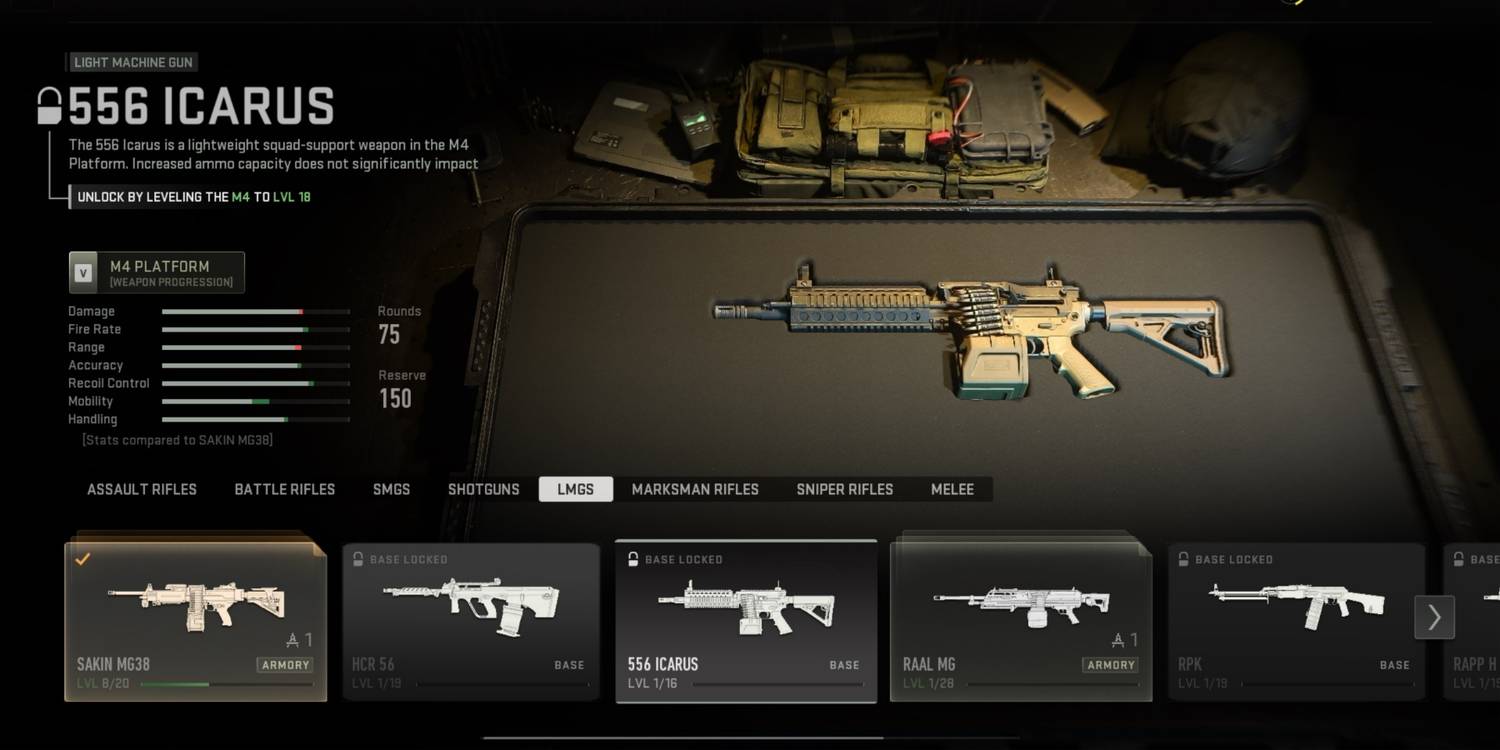
Task: Select the locked RPK weapon card
Action: point(1296,621)
